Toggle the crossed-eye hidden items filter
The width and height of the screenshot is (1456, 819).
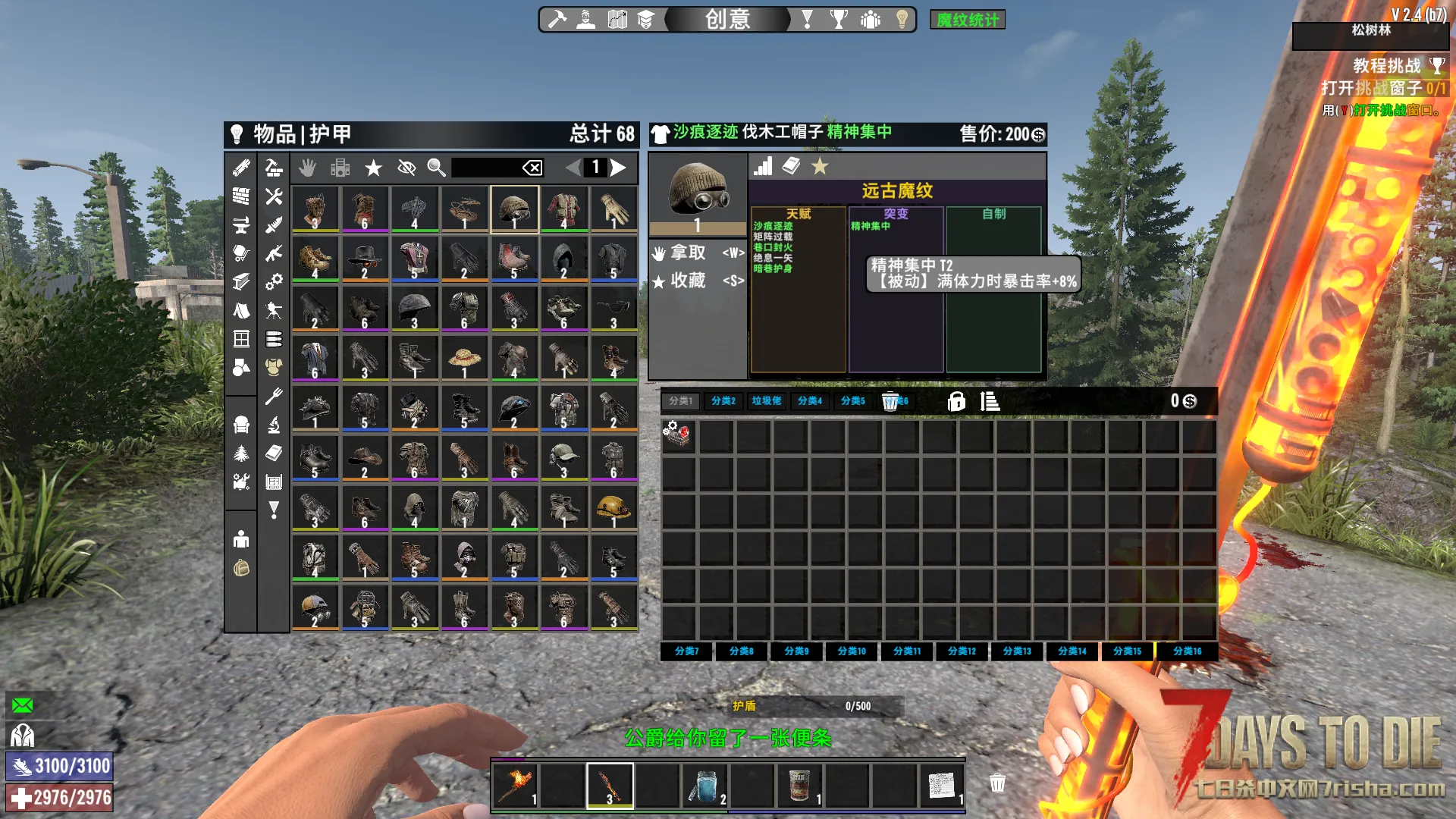[406, 168]
